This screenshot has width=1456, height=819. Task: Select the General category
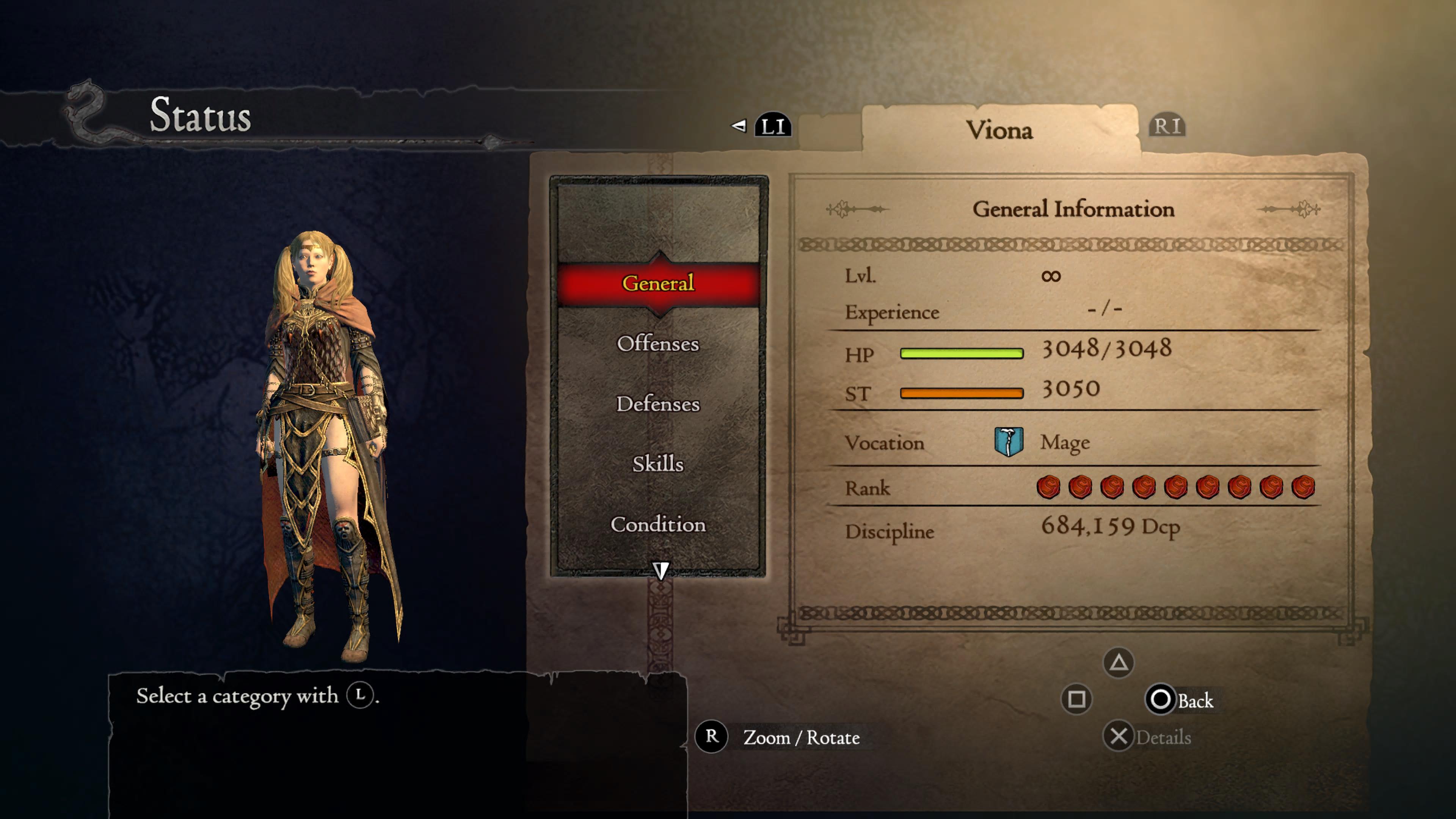pos(658,282)
